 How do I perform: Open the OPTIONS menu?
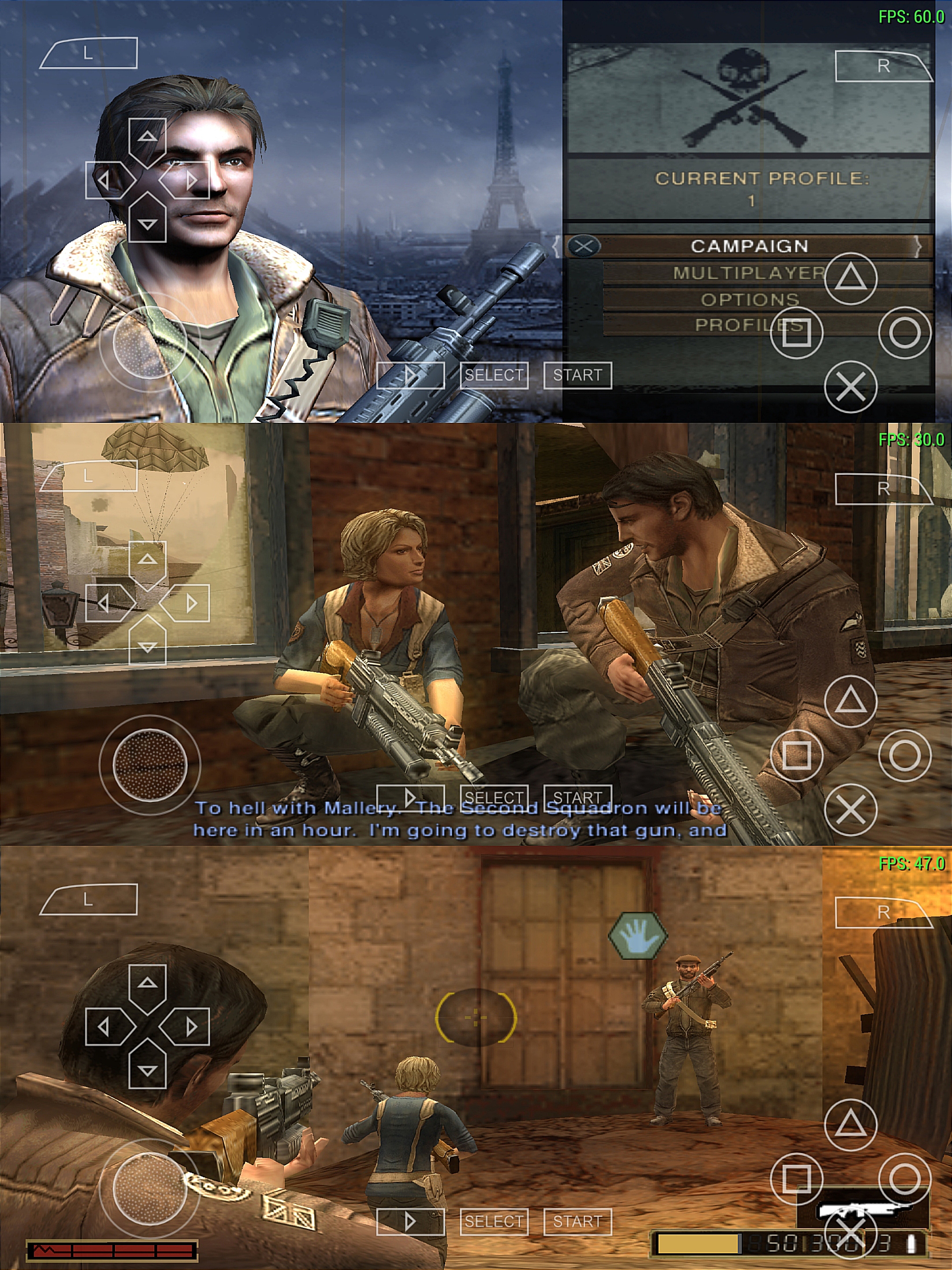[x=749, y=299]
